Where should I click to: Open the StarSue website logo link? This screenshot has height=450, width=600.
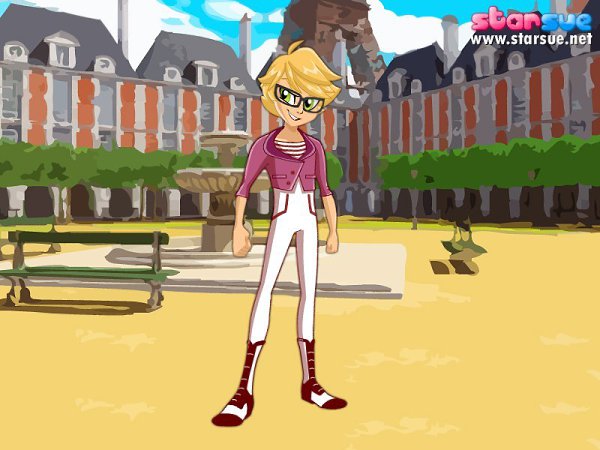(x=531, y=27)
